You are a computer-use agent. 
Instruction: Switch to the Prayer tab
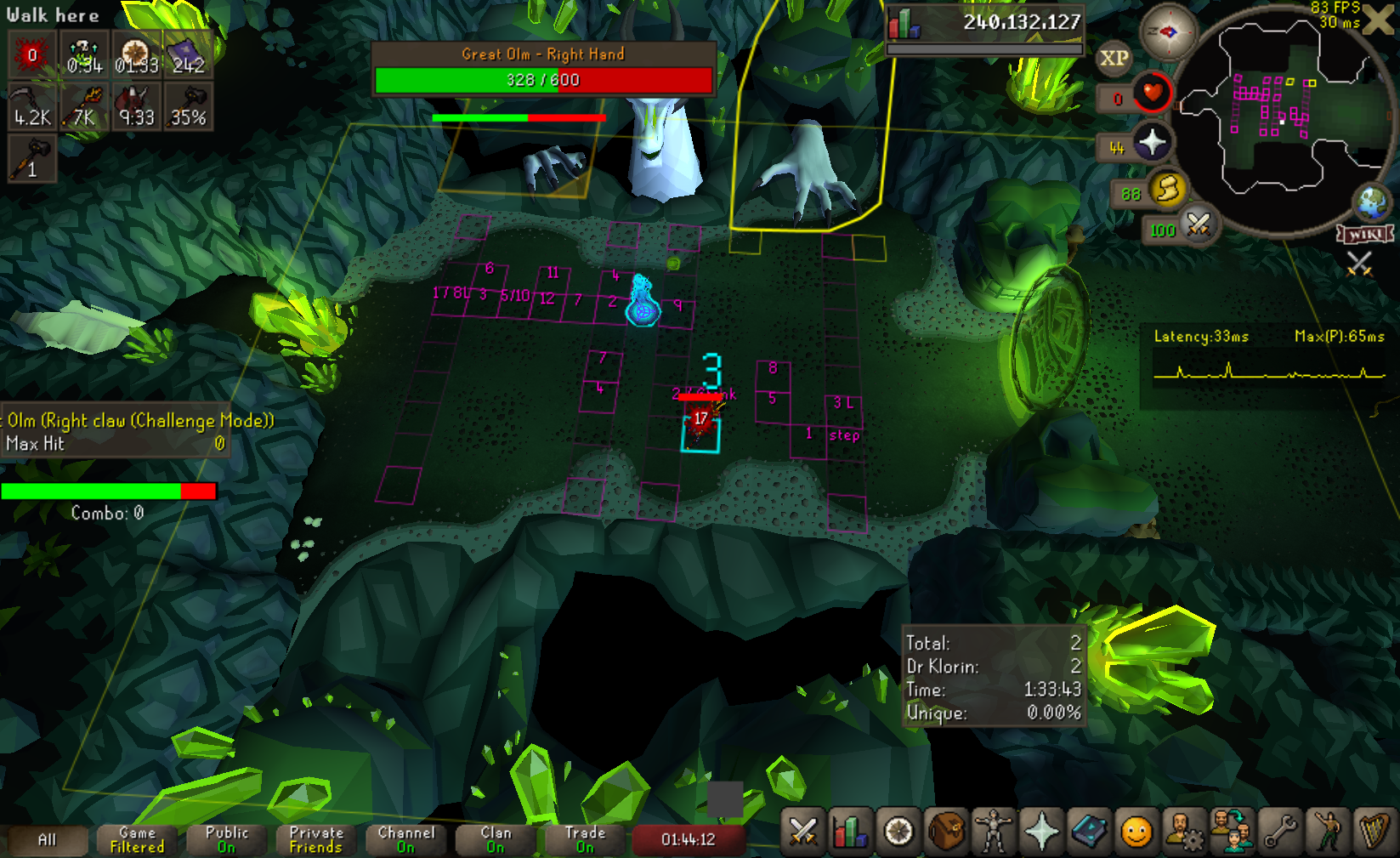[1041, 831]
